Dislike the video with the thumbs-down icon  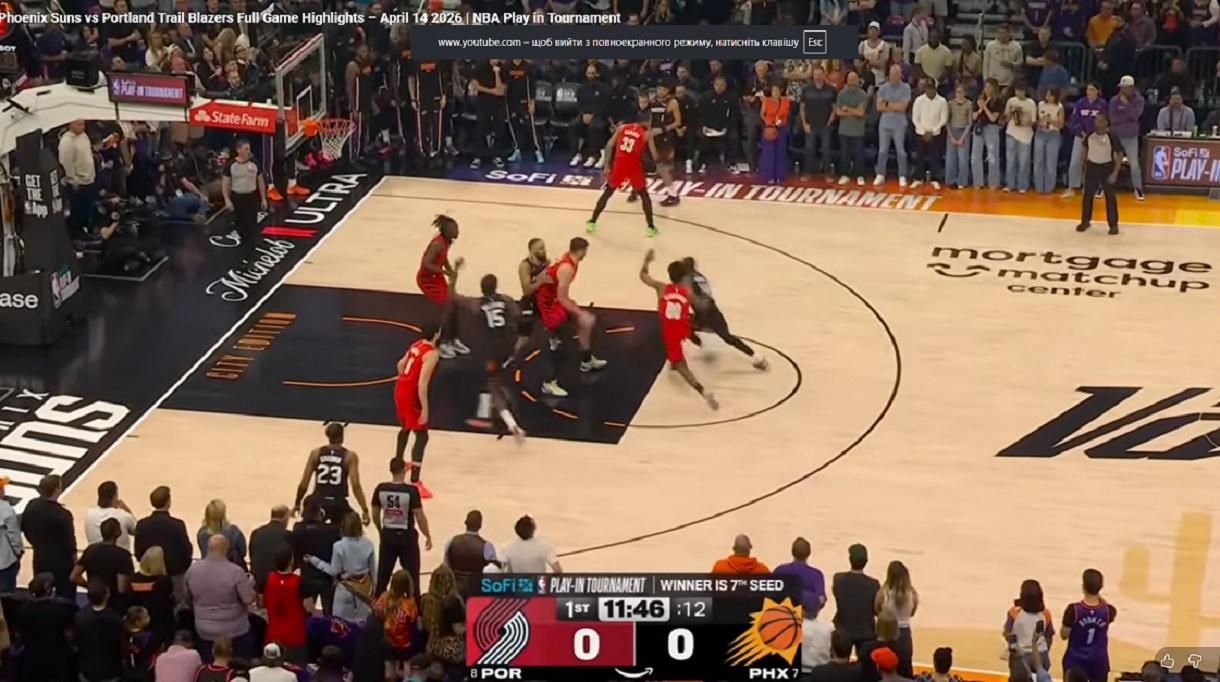(1194, 661)
